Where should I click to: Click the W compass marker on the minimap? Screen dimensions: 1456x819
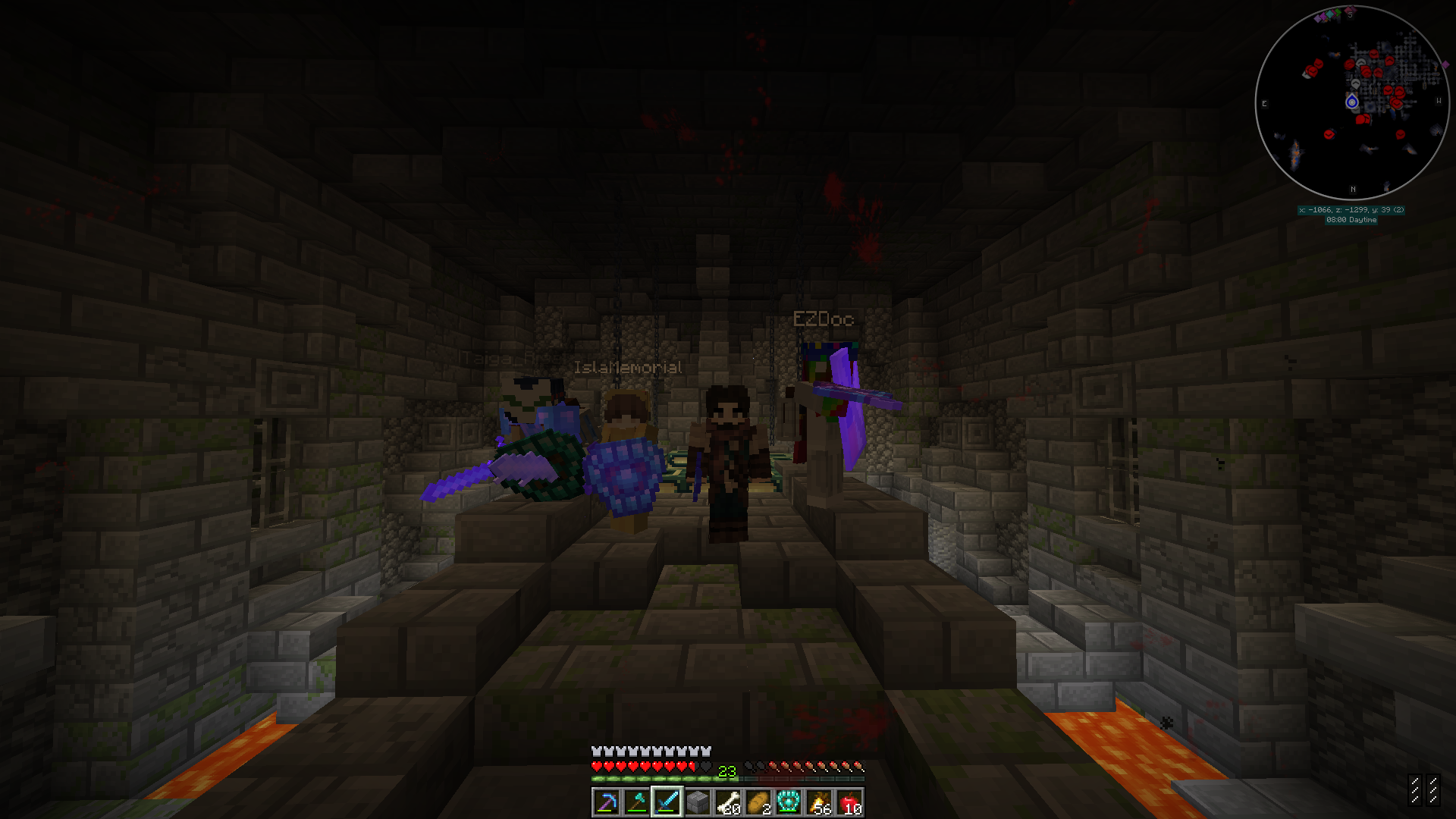point(1439,99)
